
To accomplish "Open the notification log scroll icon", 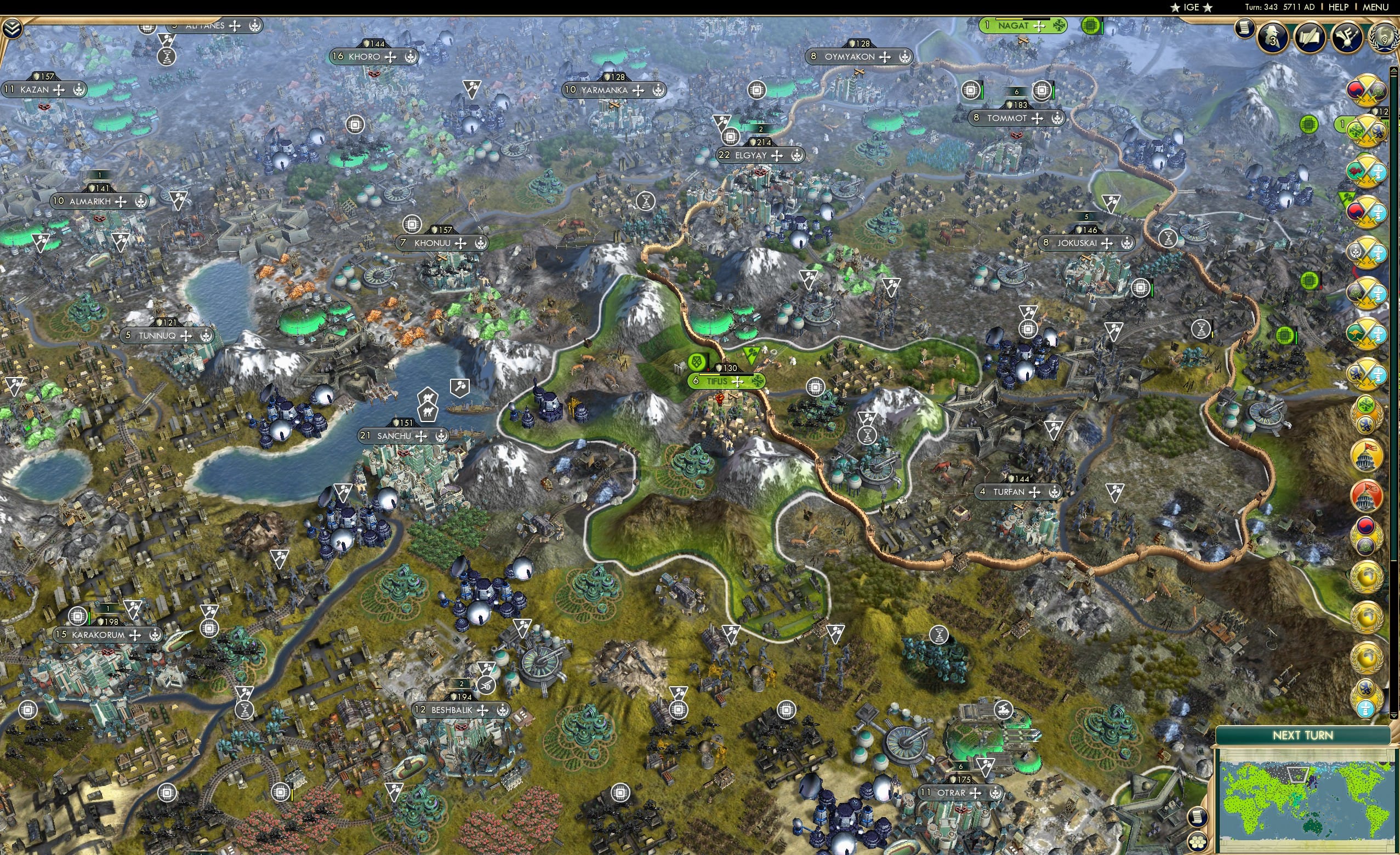I will pos(1244,30).
